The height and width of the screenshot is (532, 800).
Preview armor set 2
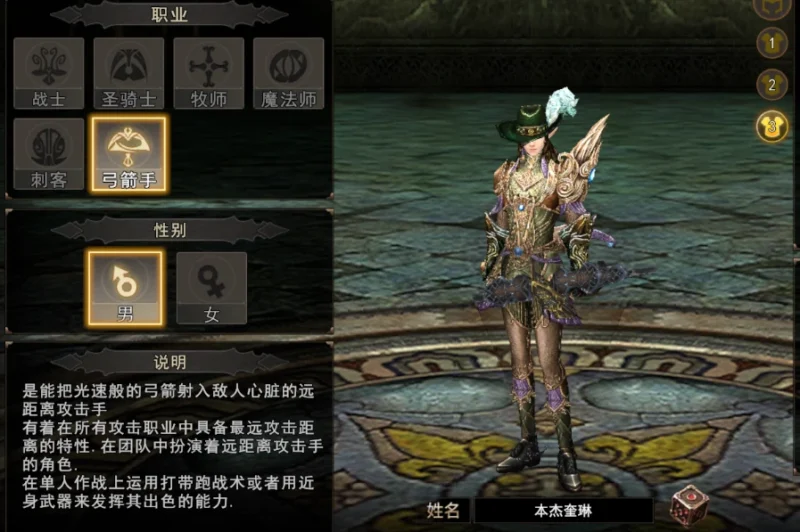tap(771, 84)
